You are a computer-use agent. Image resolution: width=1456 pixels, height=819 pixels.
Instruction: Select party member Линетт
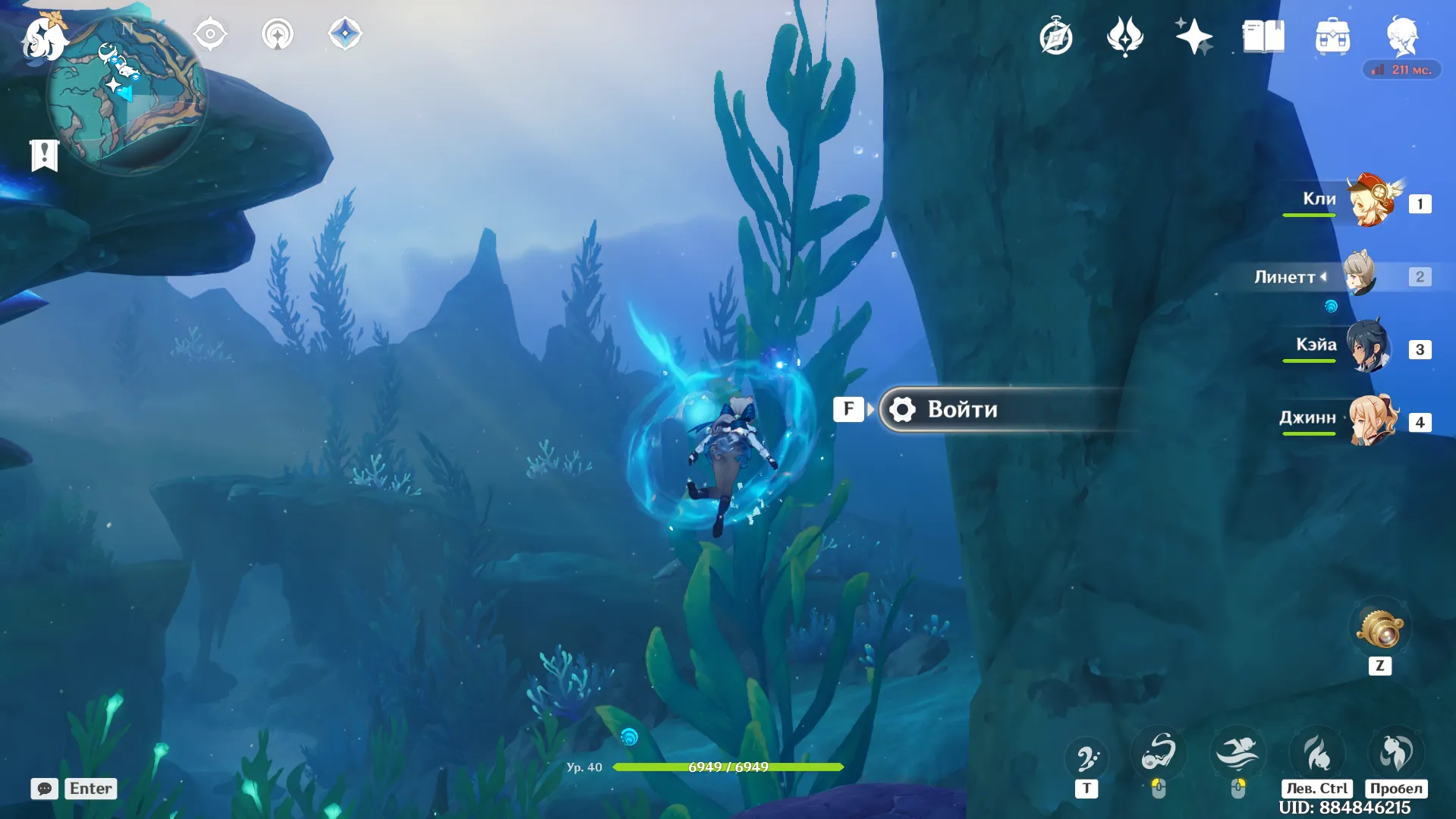pos(1360,276)
